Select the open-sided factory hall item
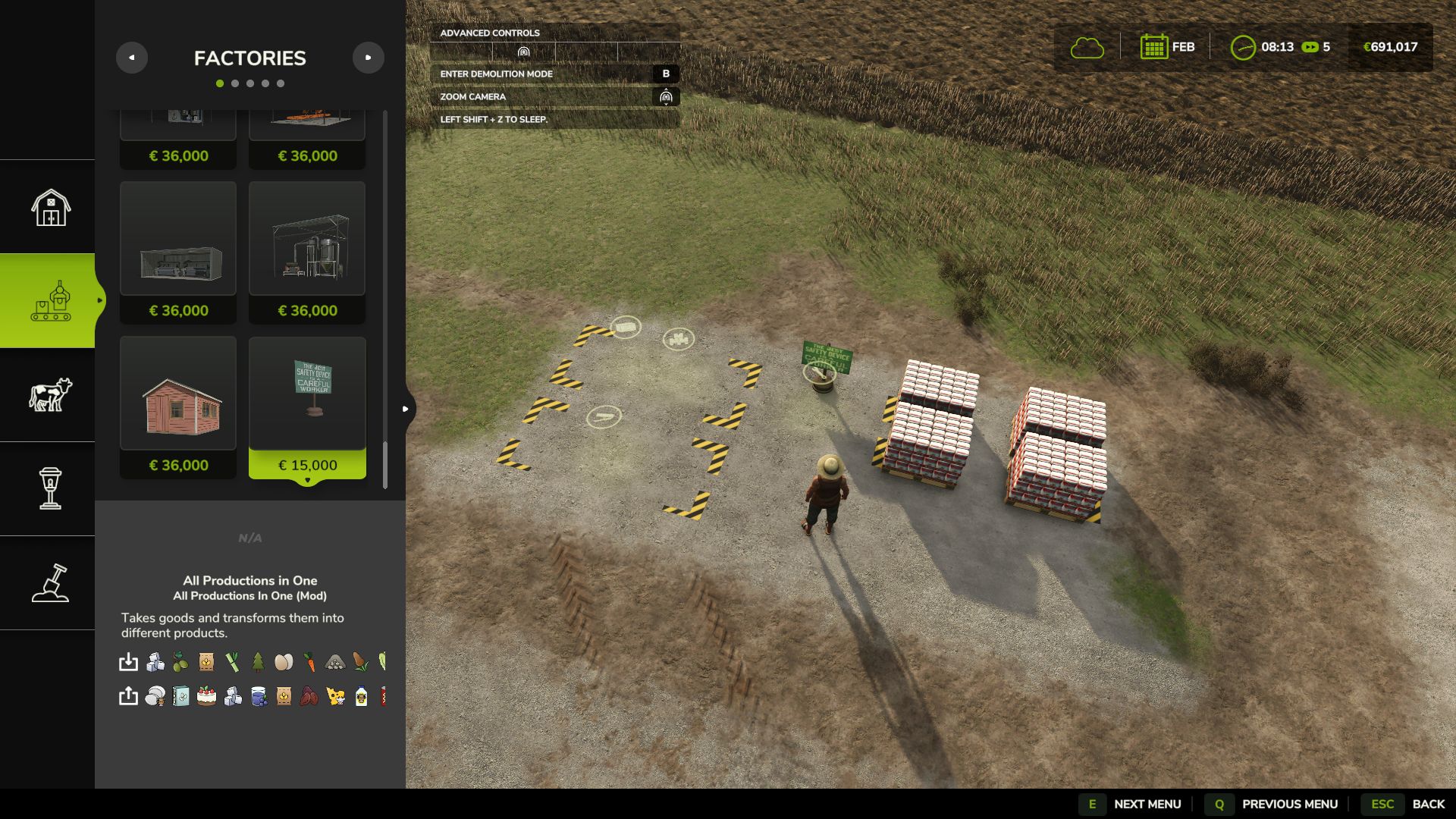This screenshot has width=1456, height=819. coord(178,252)
